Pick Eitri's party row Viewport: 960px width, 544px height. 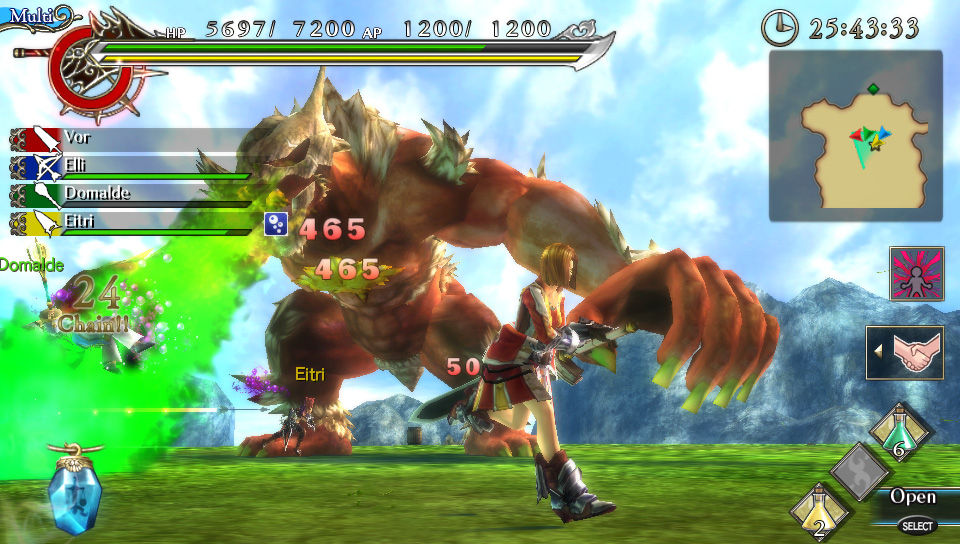pos(130,222)
